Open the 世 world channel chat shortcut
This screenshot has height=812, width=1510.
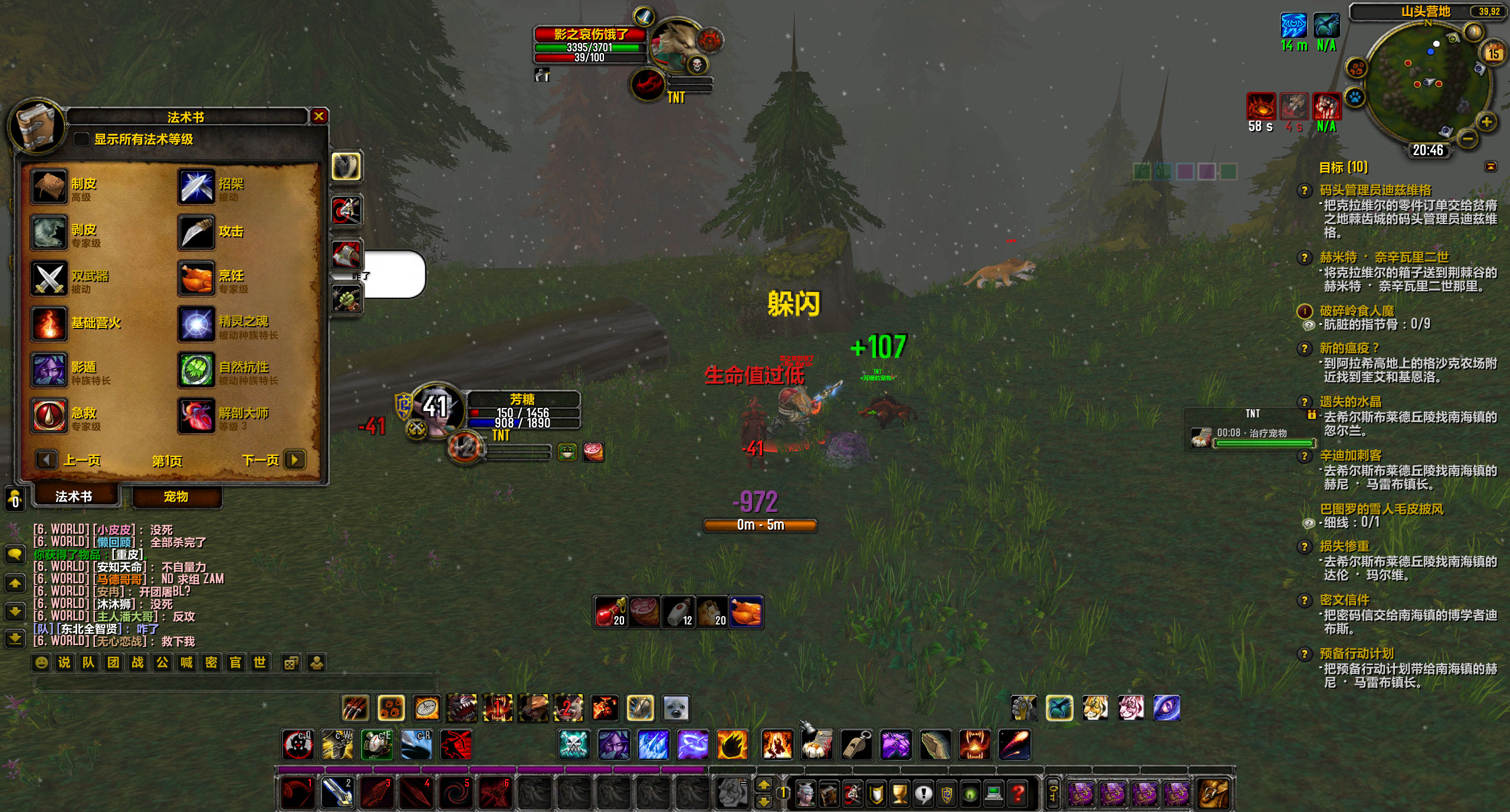(260, 662)
